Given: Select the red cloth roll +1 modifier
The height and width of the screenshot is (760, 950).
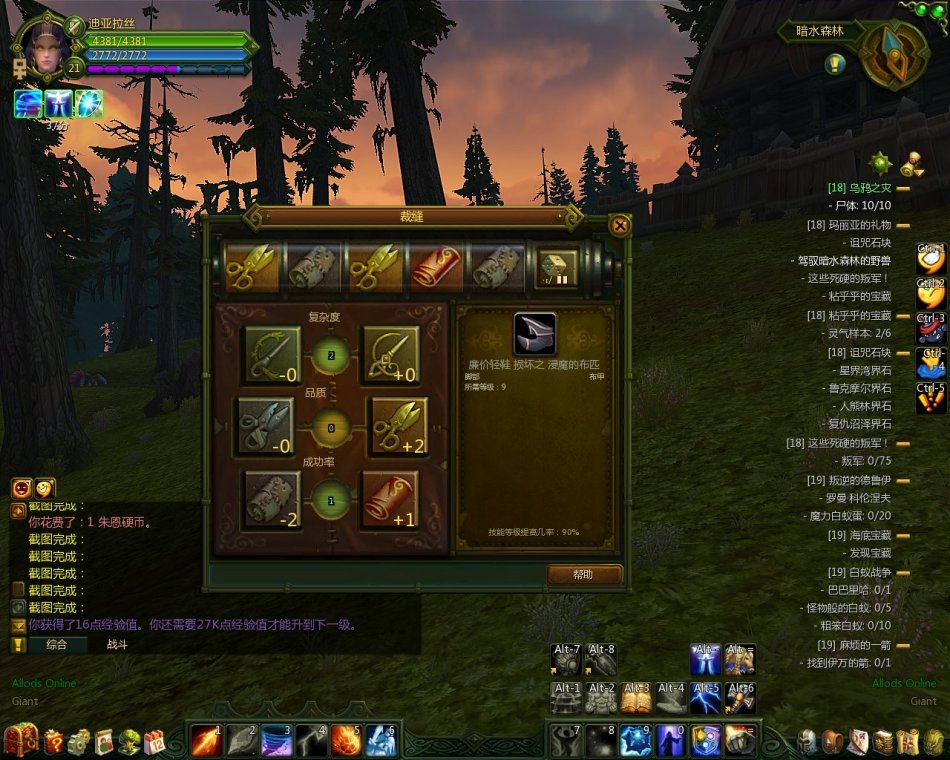Looking at the screenshot, I should [x=390, y=498].
